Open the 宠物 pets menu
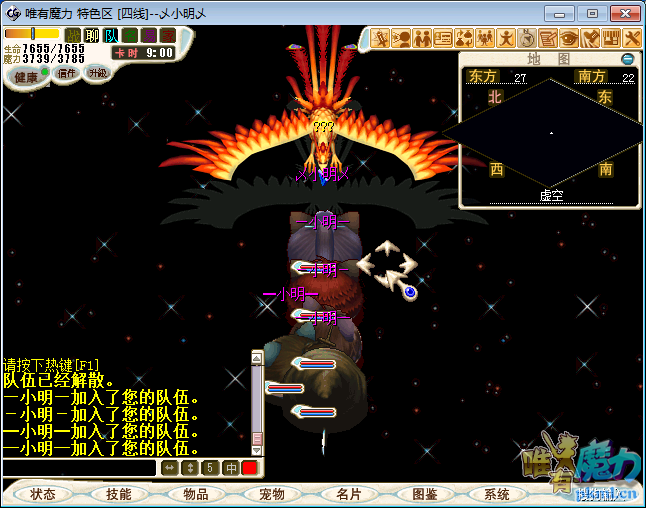Screen dimensions: 646x508 point(272,494)
